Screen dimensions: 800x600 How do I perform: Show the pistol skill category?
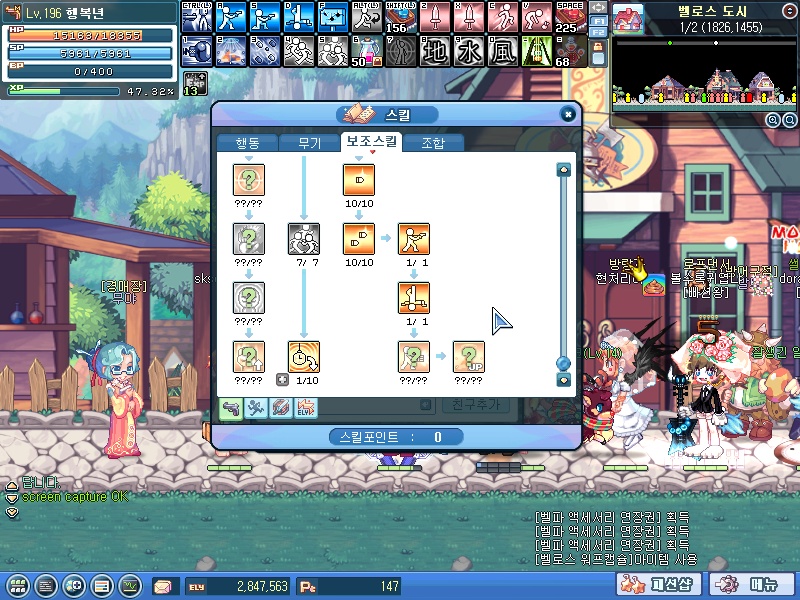click(x=231, y=408)
